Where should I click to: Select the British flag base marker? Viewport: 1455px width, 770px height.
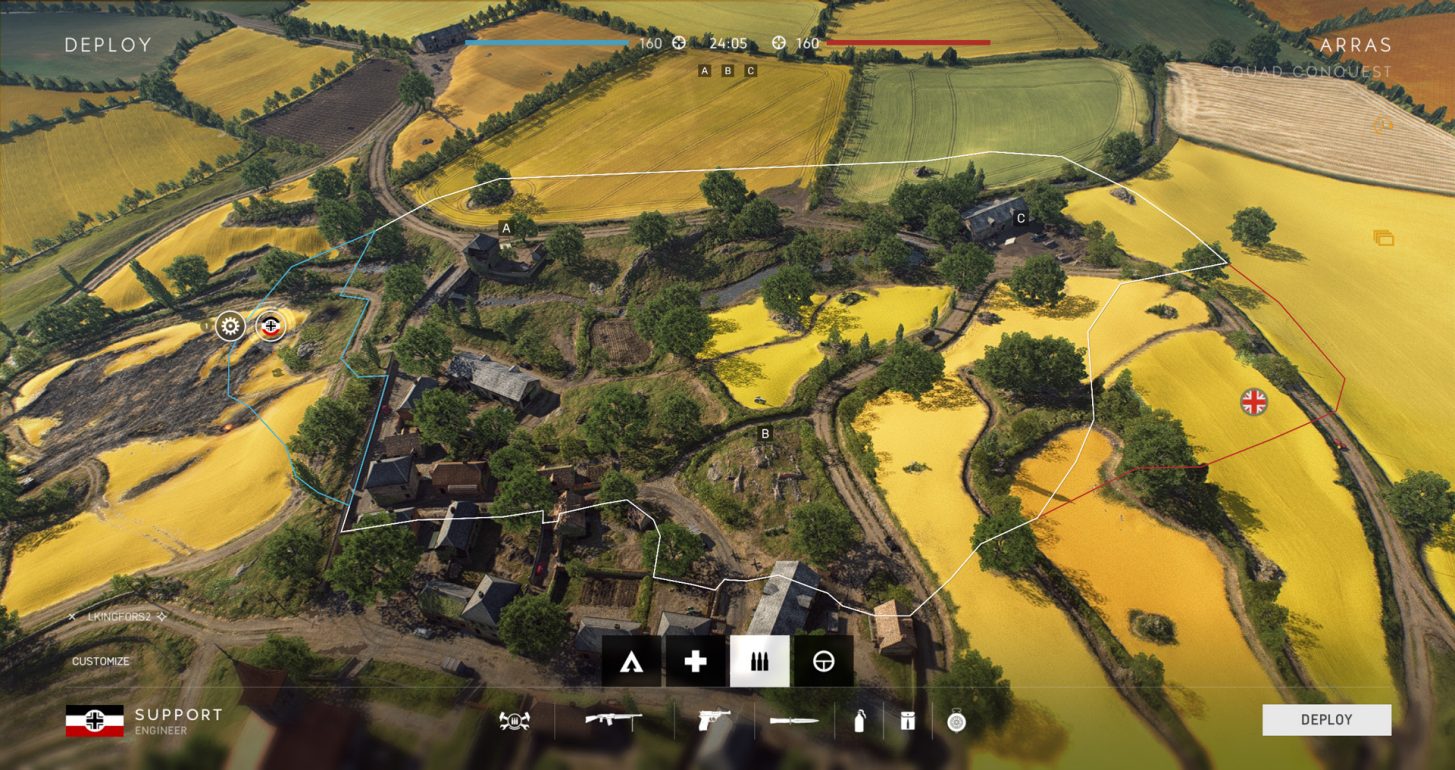[x=1253, y=402]
